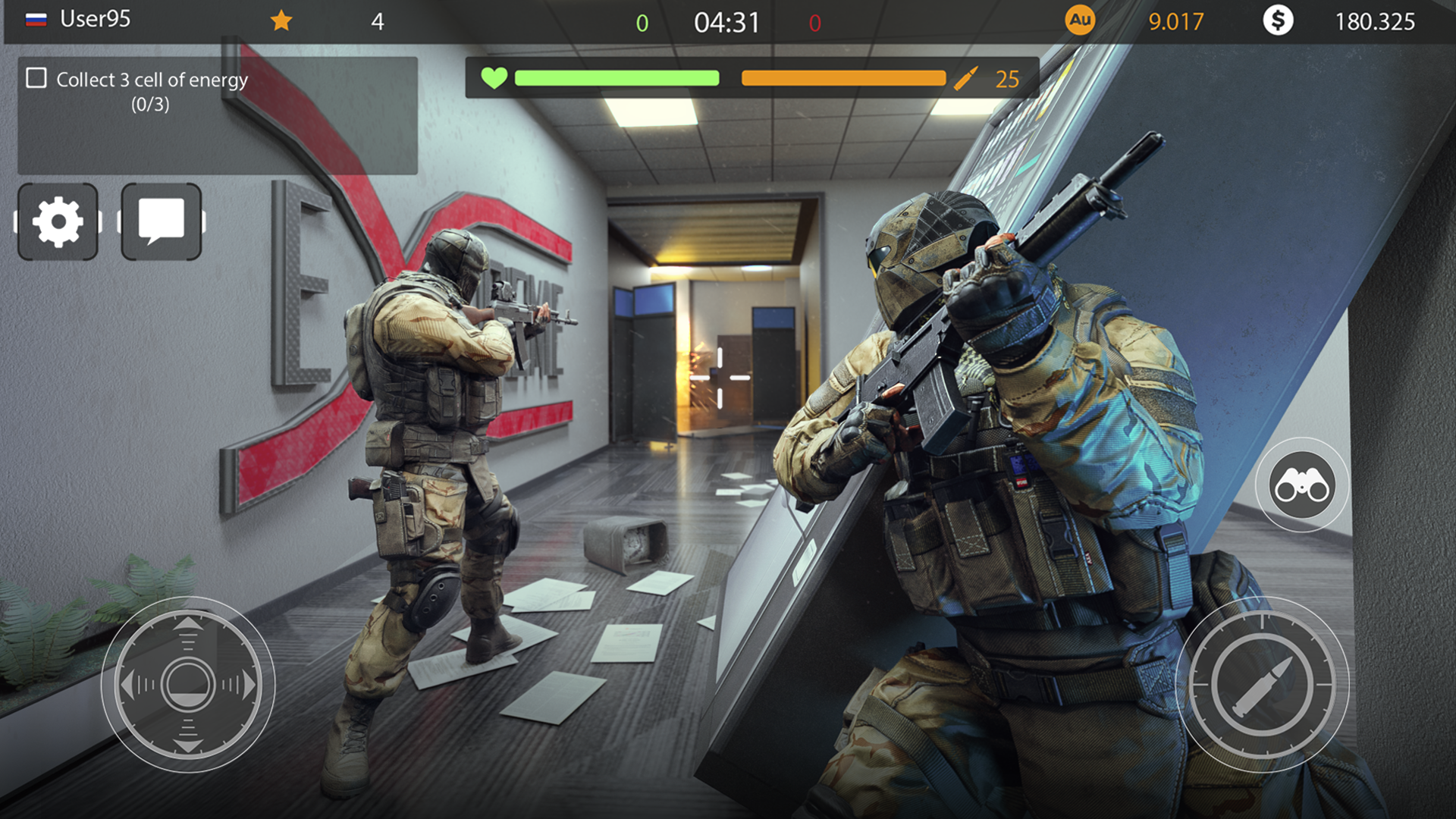Tap the star player level icon

281,20
